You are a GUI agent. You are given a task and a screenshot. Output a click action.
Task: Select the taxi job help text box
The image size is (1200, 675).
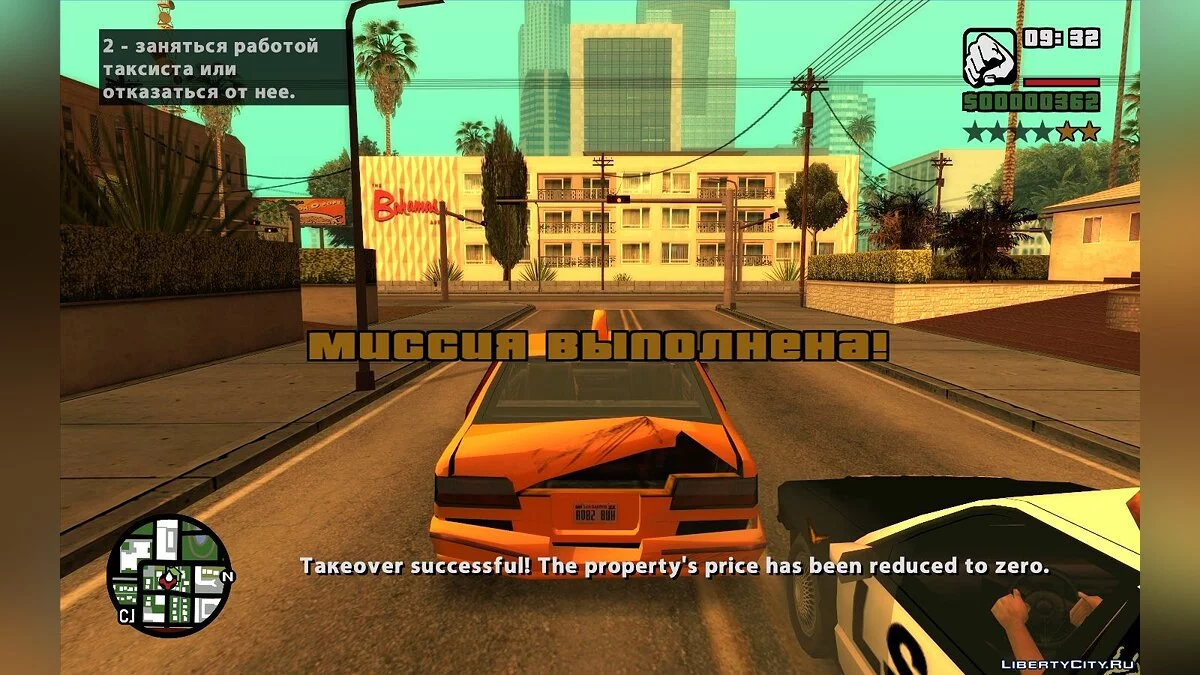[x=222, y=69]
